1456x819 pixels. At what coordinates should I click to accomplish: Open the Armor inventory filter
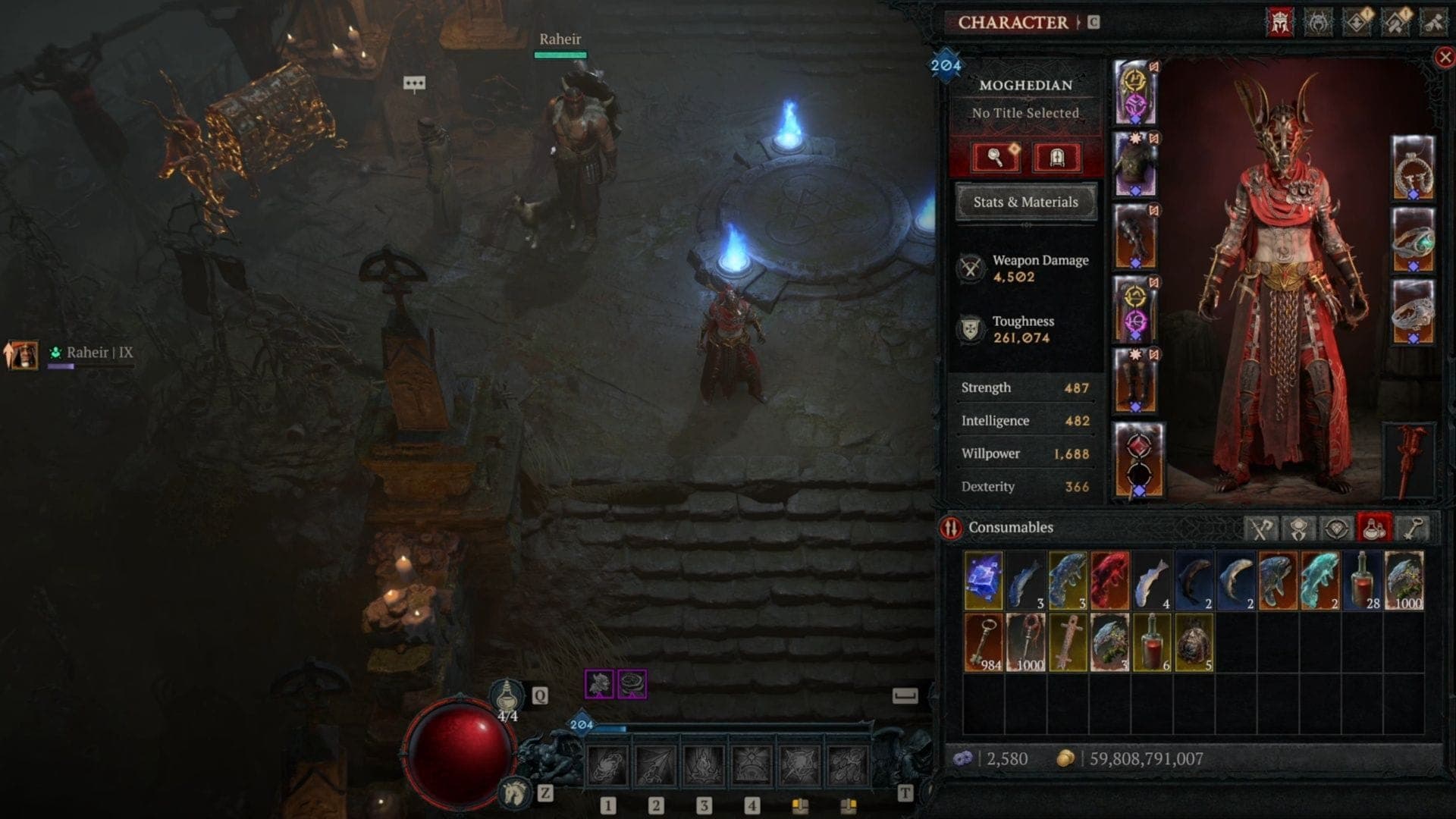(x=1298, y=529)
